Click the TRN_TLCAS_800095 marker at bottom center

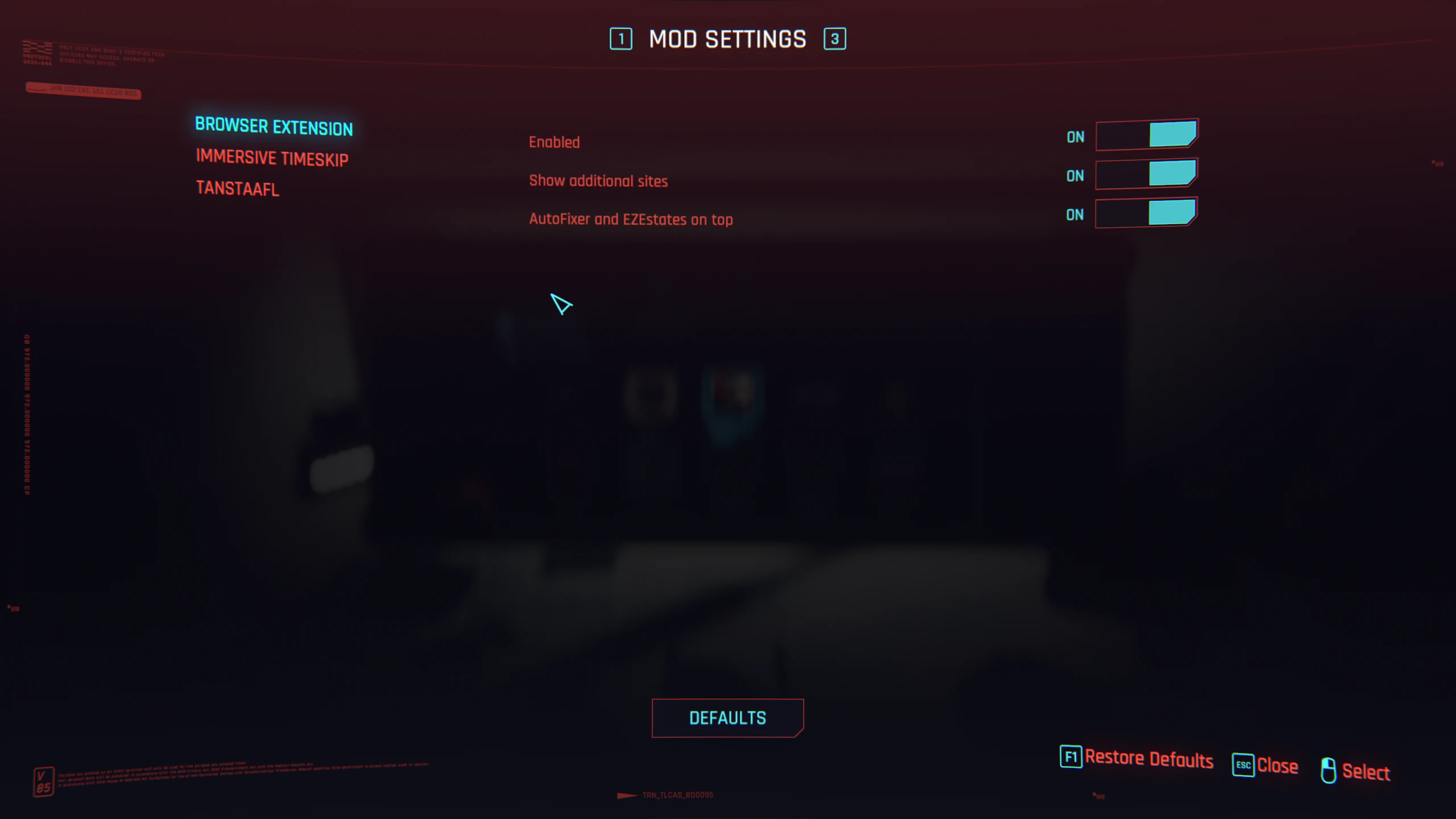(677, 795)
